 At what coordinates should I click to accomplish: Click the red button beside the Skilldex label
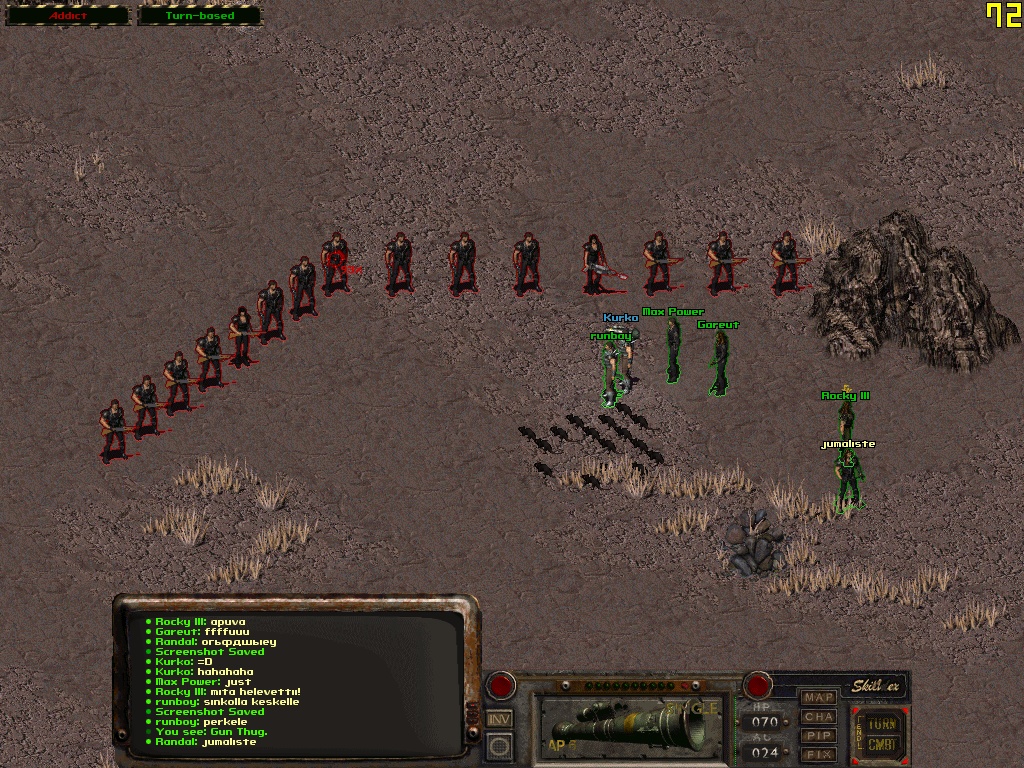pos(758,686)
